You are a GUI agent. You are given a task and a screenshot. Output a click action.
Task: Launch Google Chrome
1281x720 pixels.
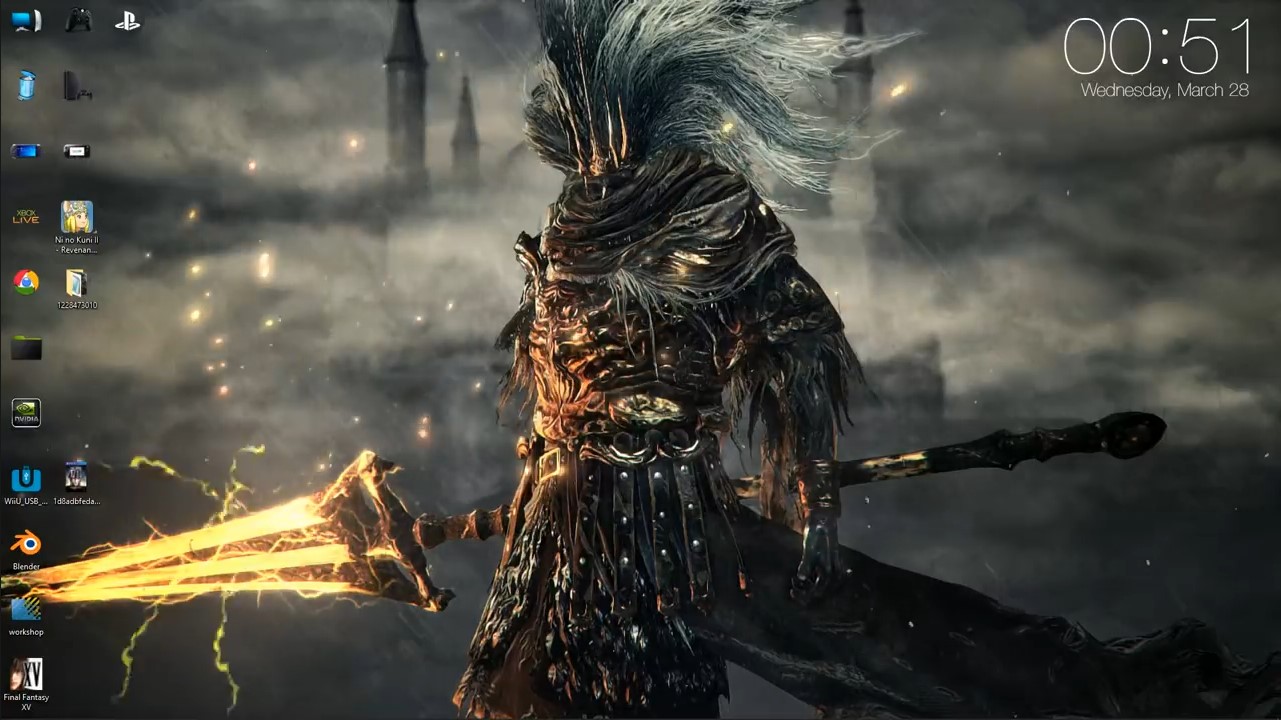[x=26, y=281]
